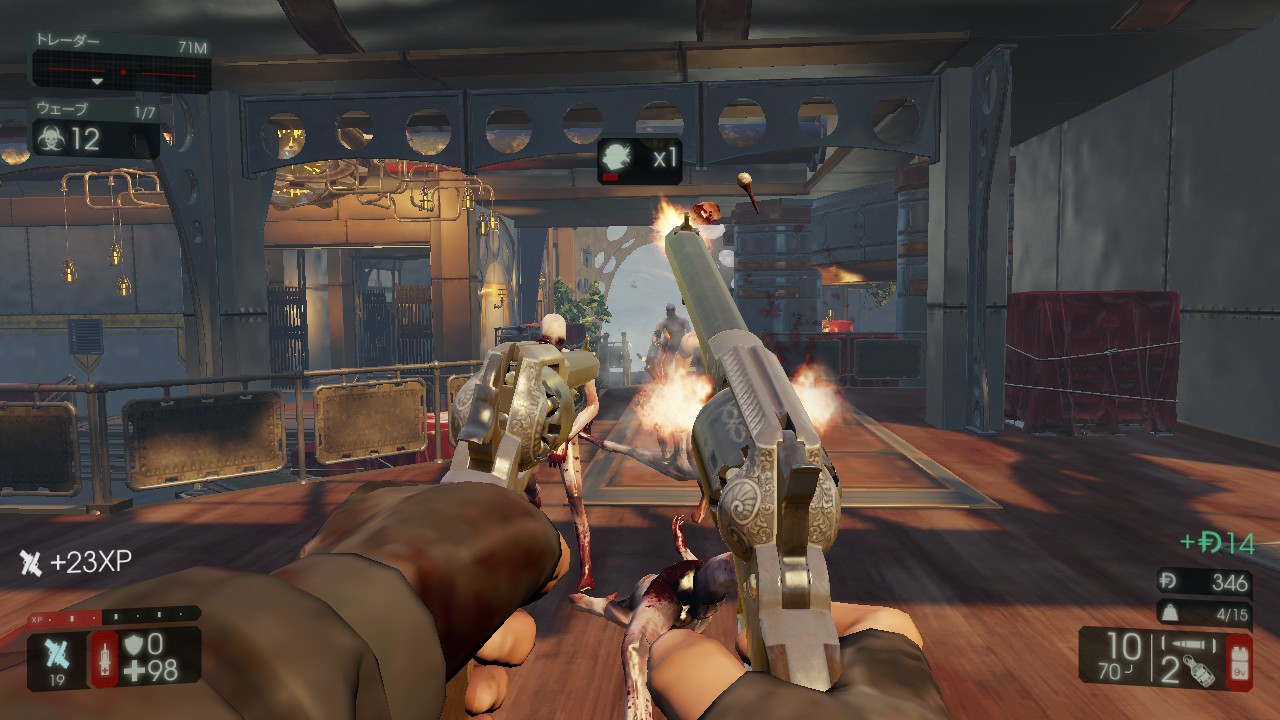The width and height of the screenshot is (1280, 720).
Task: Click the headshot kill icon
Action: point(618,159)
